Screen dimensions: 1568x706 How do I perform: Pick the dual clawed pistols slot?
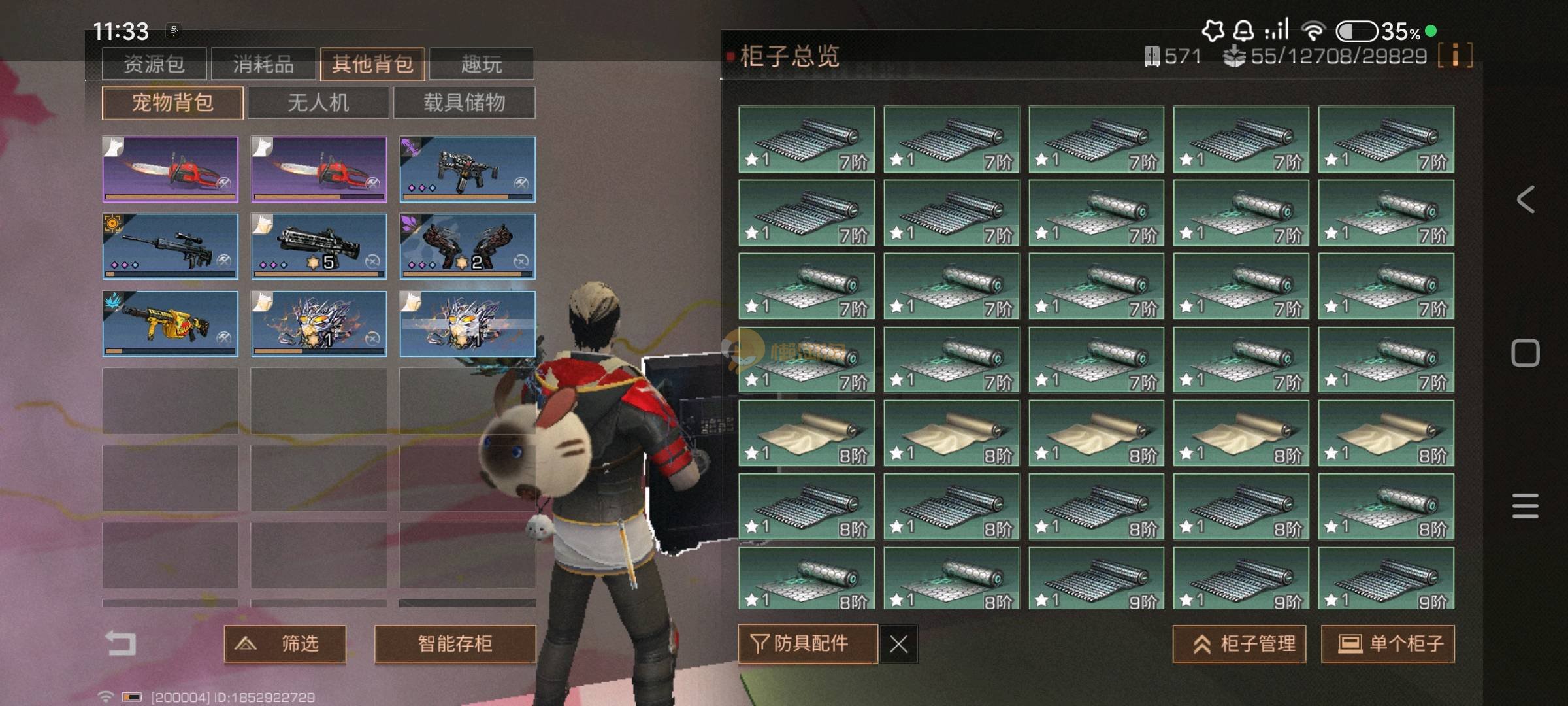(x=467, y=246)
